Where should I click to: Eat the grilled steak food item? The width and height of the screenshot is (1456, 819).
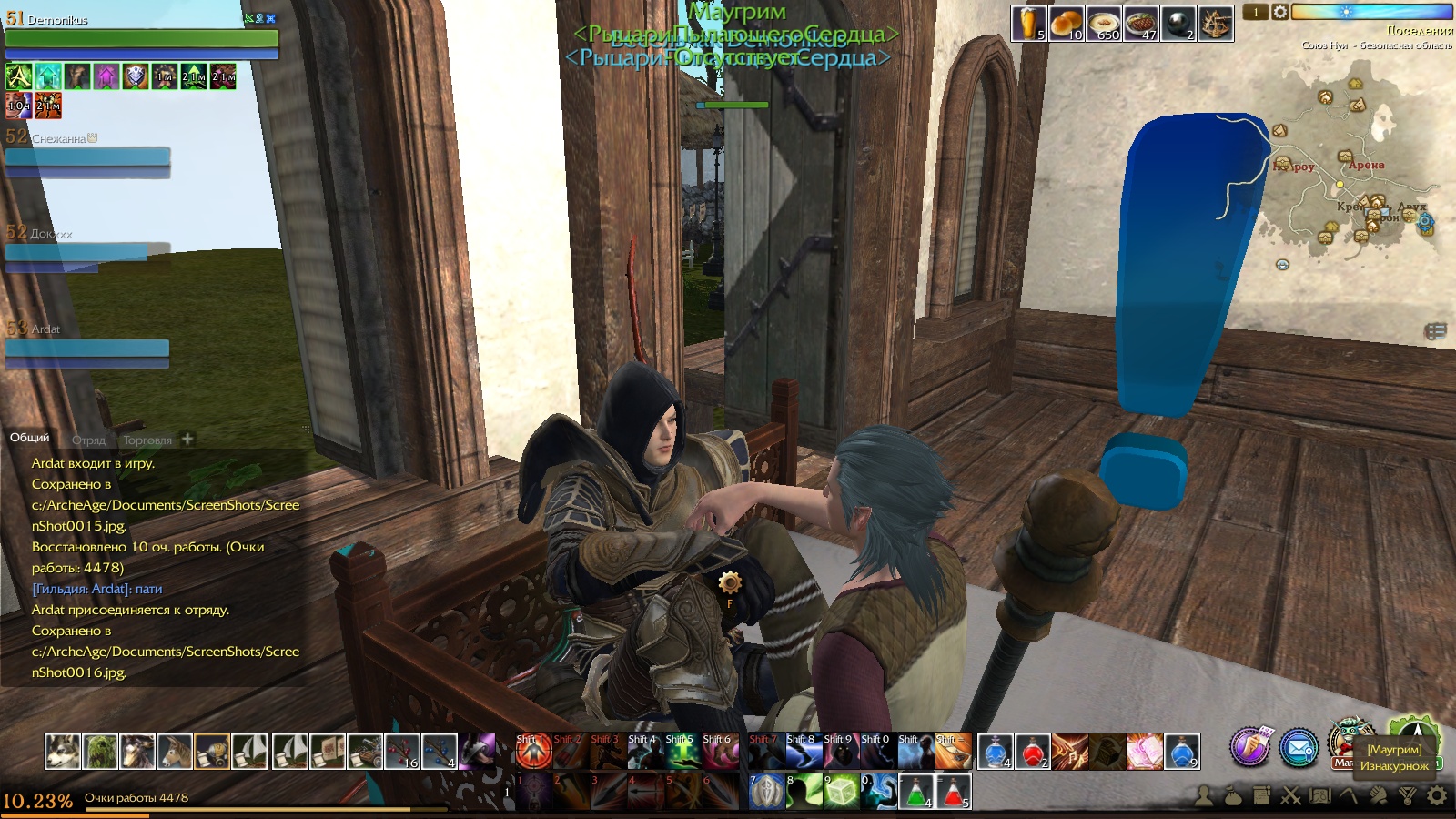coord(1140,24)
